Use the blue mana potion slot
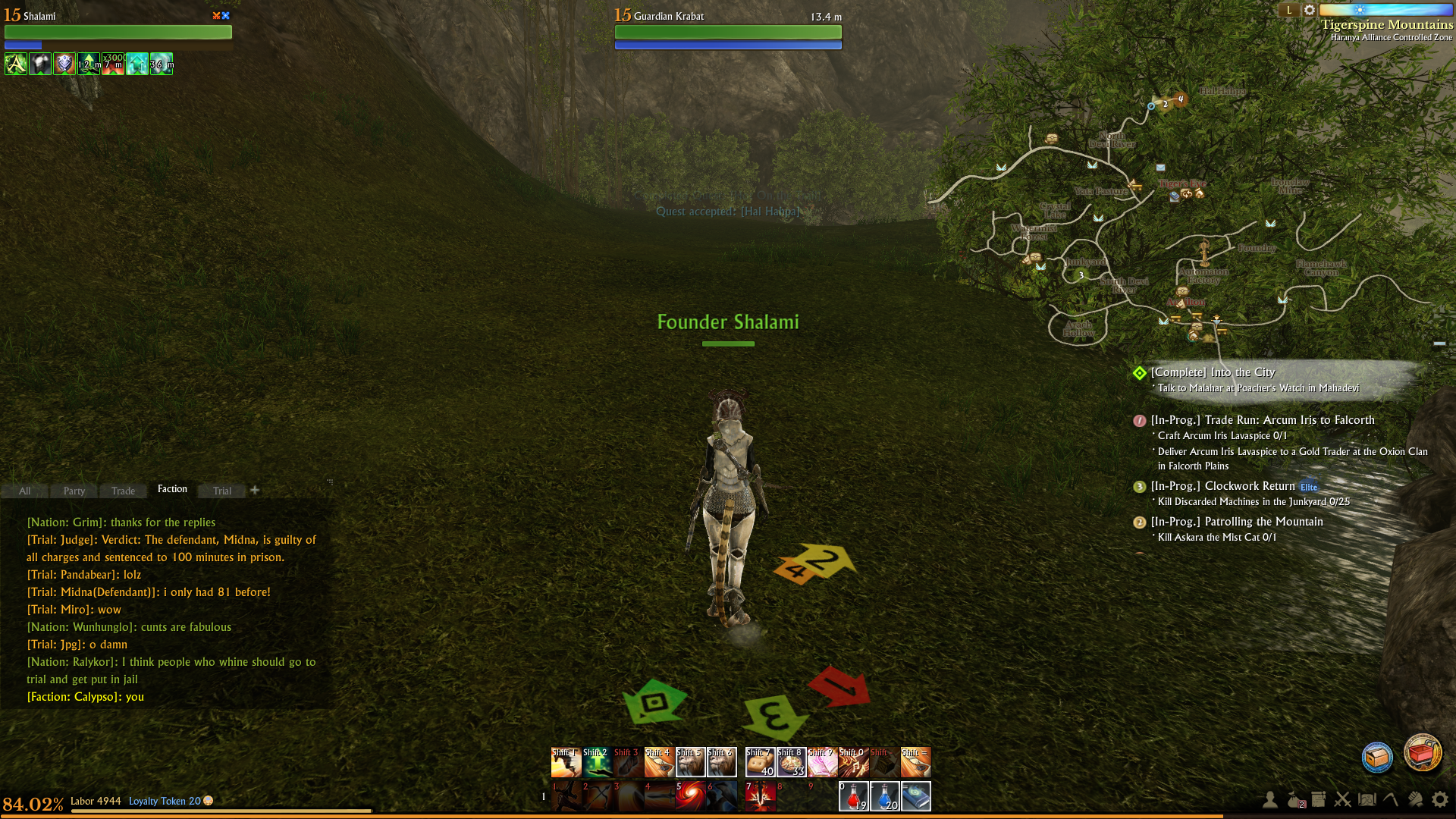Screen dimensions: 1456x819 click(x=884, y=796)
